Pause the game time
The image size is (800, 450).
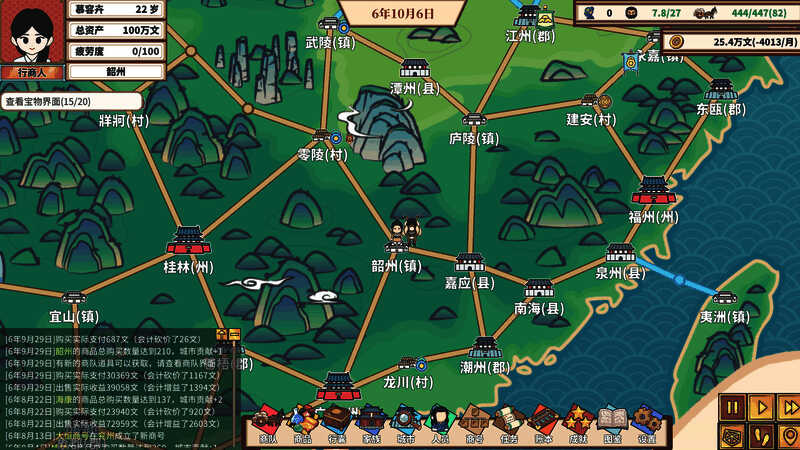tap(733, 407)
